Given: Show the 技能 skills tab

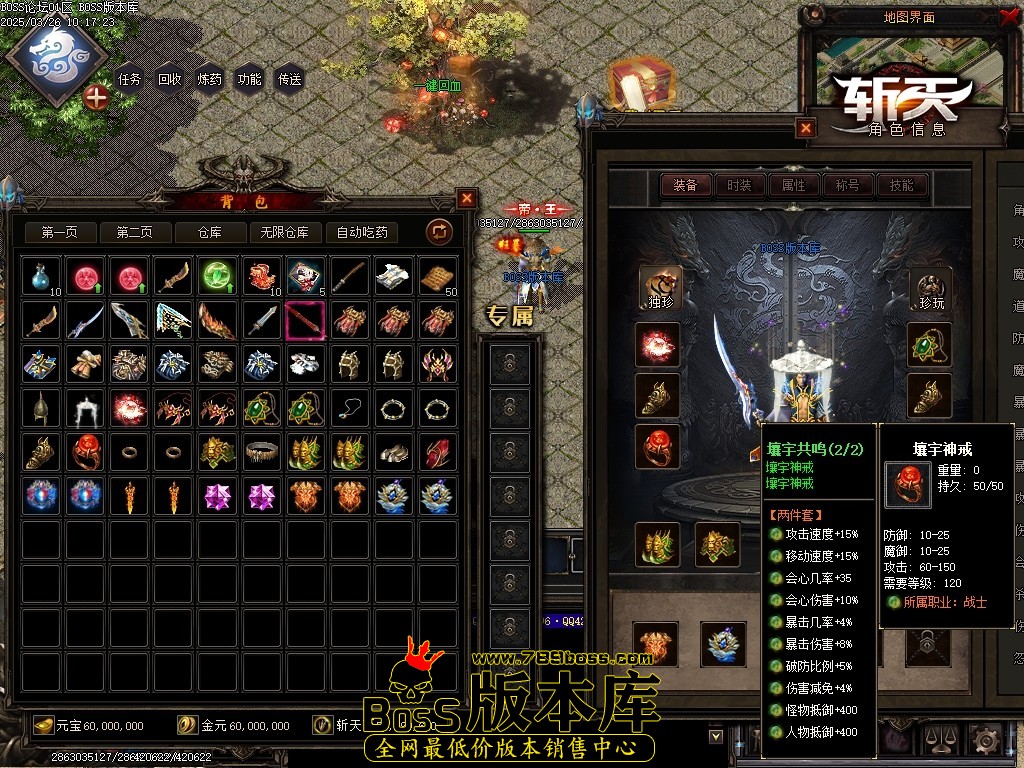Looking at the screenshot, I should point(901,185).
